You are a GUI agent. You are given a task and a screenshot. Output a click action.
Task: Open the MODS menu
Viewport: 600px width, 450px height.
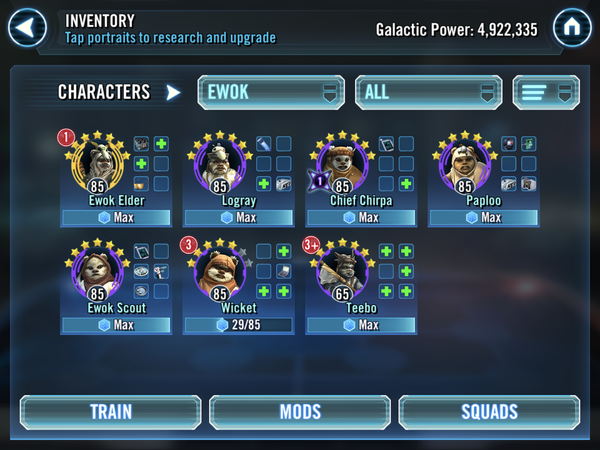tap(300, 412)
